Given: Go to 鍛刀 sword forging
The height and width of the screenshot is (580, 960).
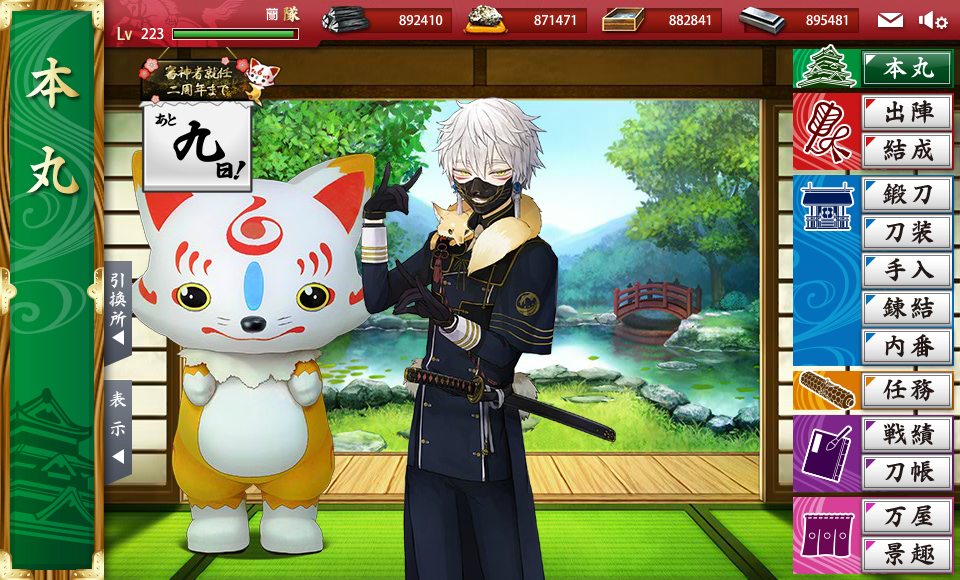Looking at the screenshot, I should point(907,194).
